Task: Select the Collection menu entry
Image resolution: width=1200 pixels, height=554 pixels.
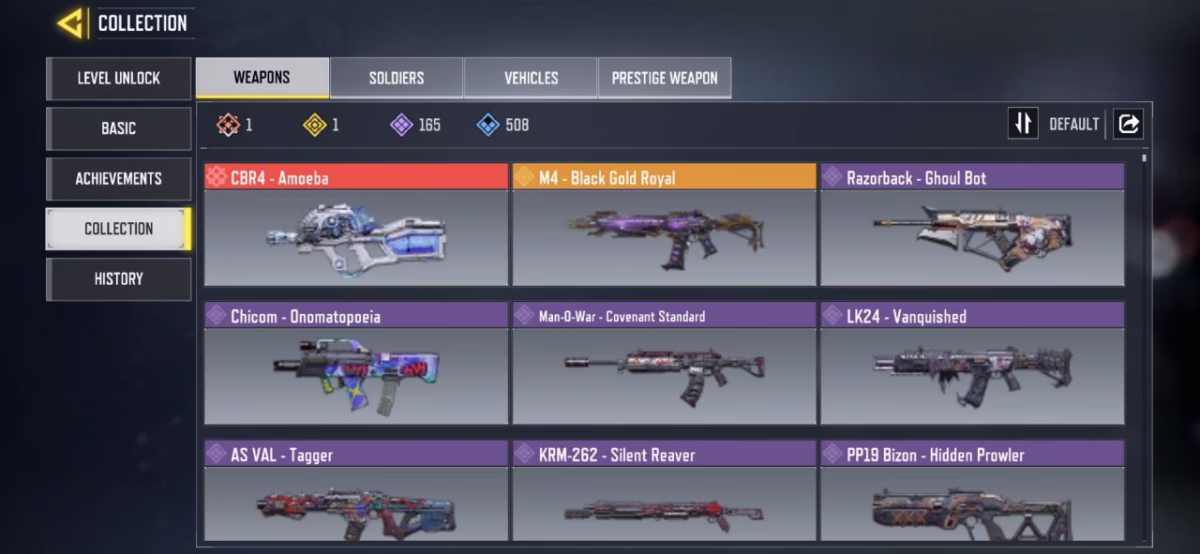Action: coord(118,228)
